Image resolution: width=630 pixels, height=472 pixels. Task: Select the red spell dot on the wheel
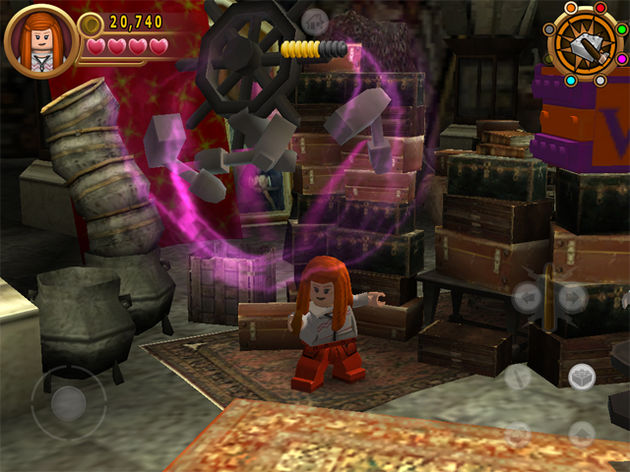pos(600,8)
